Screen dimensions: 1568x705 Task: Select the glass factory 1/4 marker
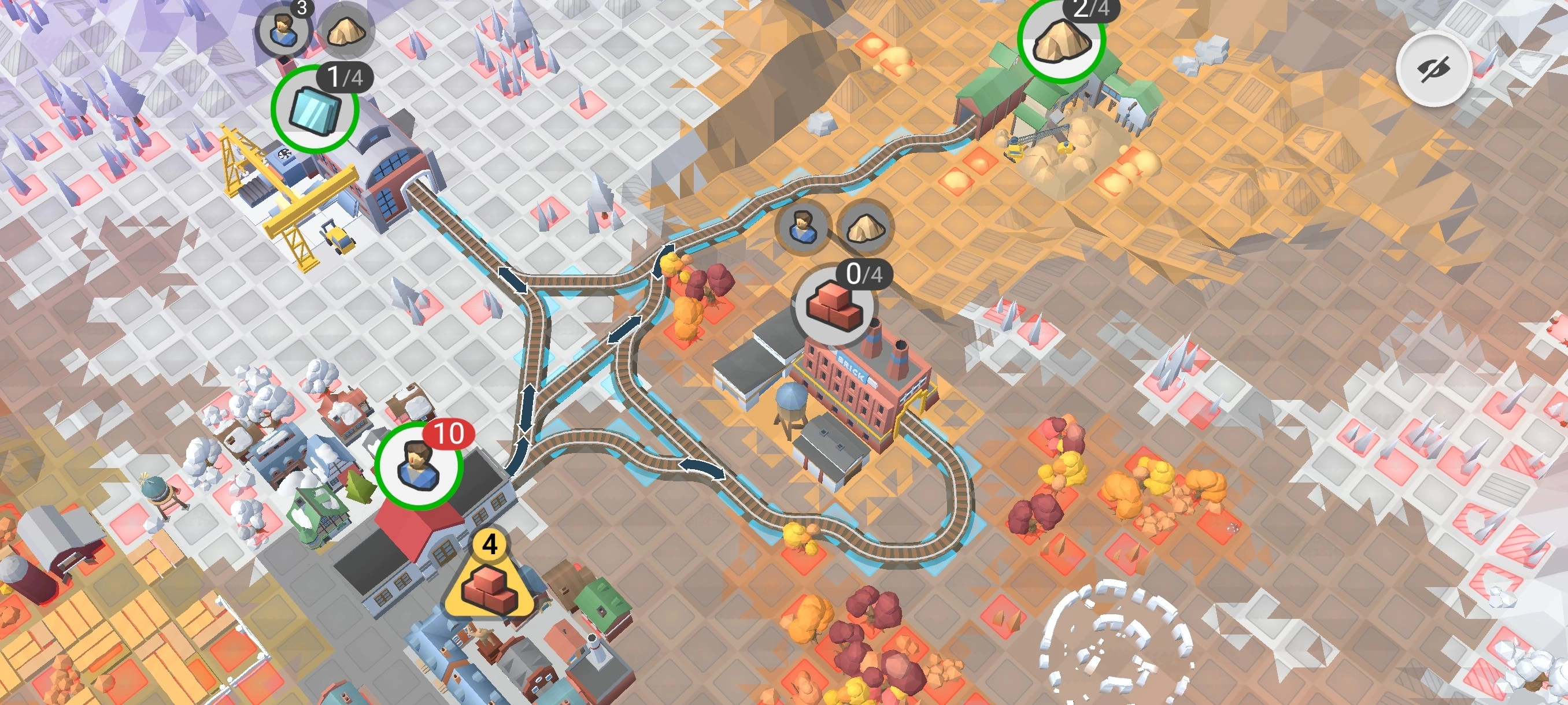(x=314, y=109)
